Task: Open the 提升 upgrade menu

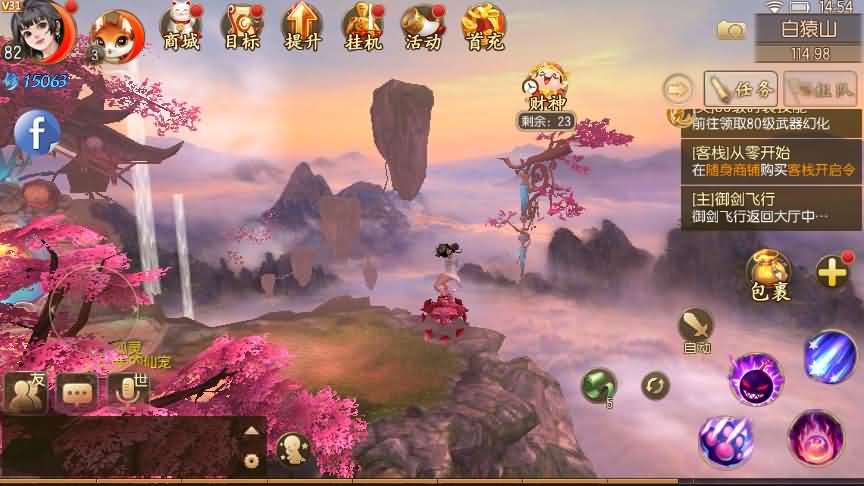Action: [301, 27]
